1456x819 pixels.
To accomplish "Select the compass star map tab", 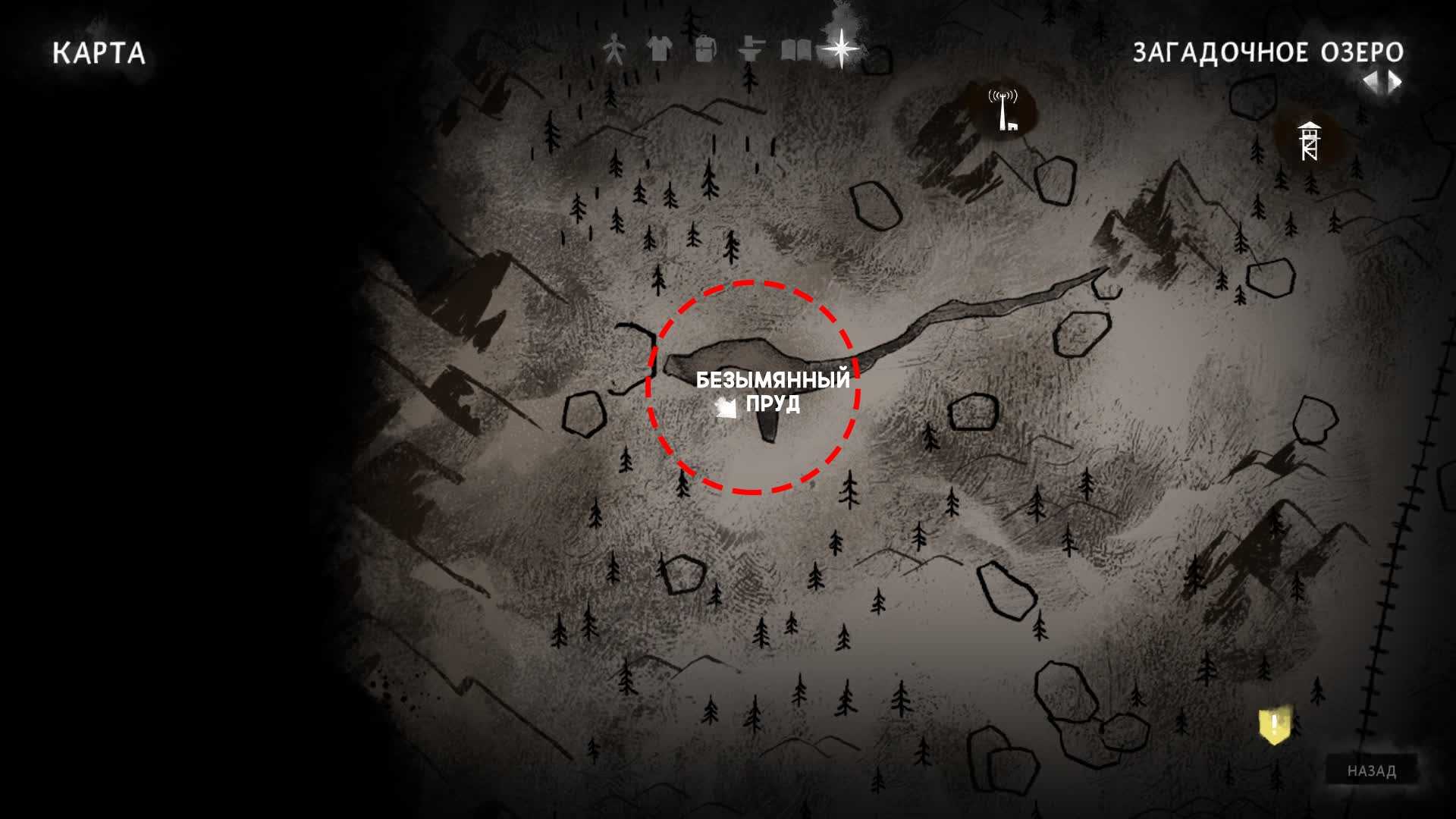I will click(x=842, y=49).
